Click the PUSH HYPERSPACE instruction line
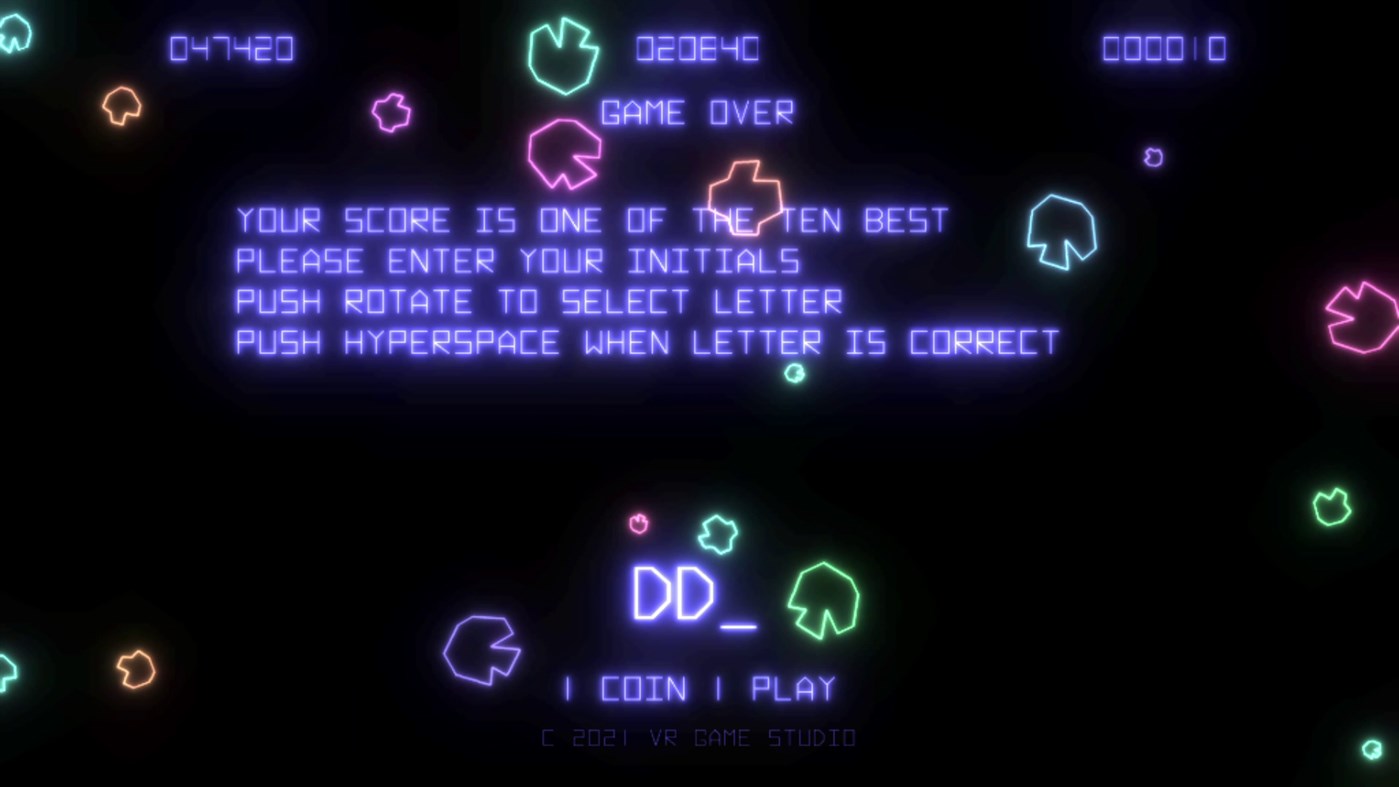This screenshot has height=787, width=1399. 645,342
